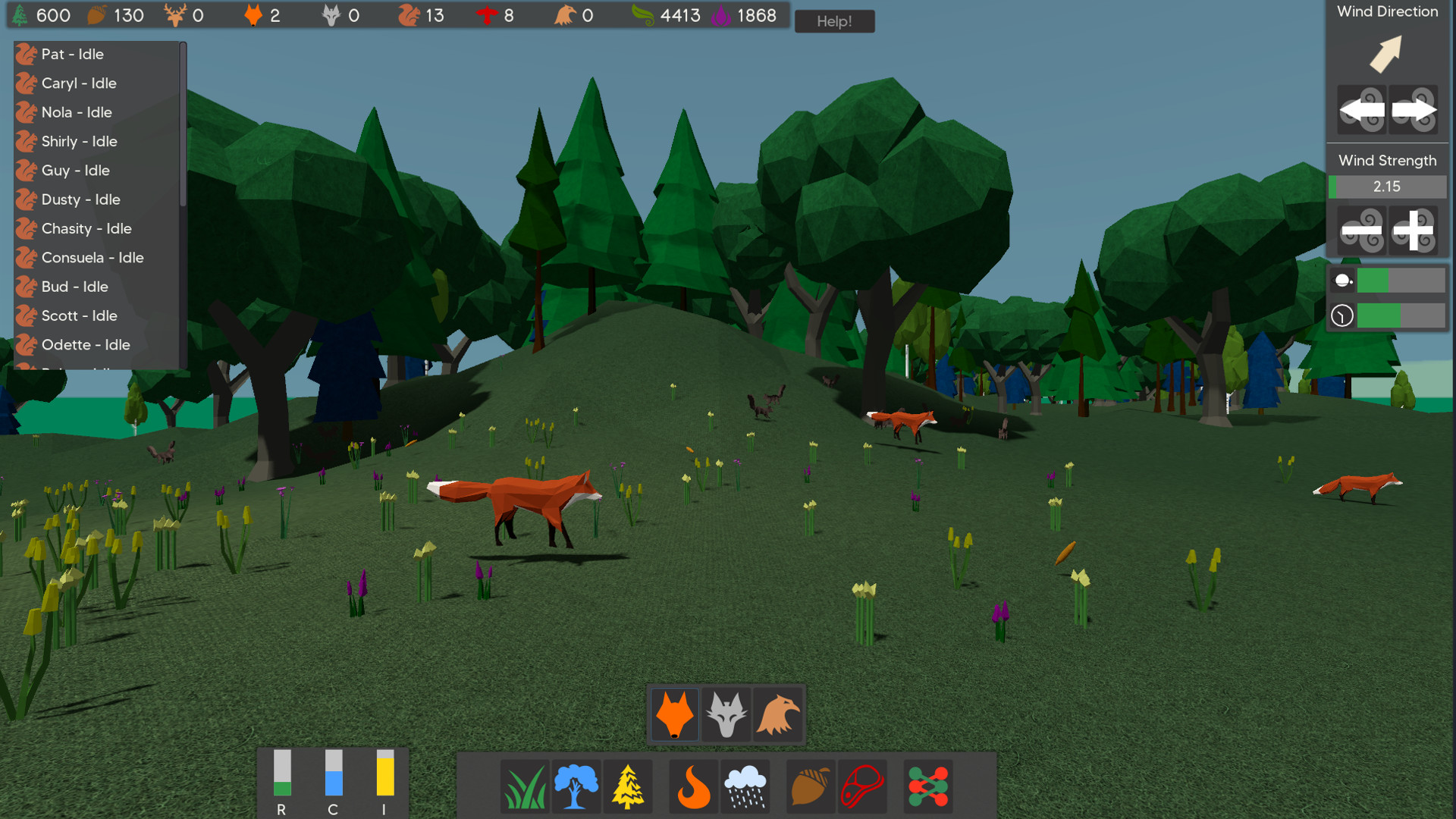Toggle the planet icon beside the top slider
The height and width of the screenshot is (819, 1456).
[1341, 280]
